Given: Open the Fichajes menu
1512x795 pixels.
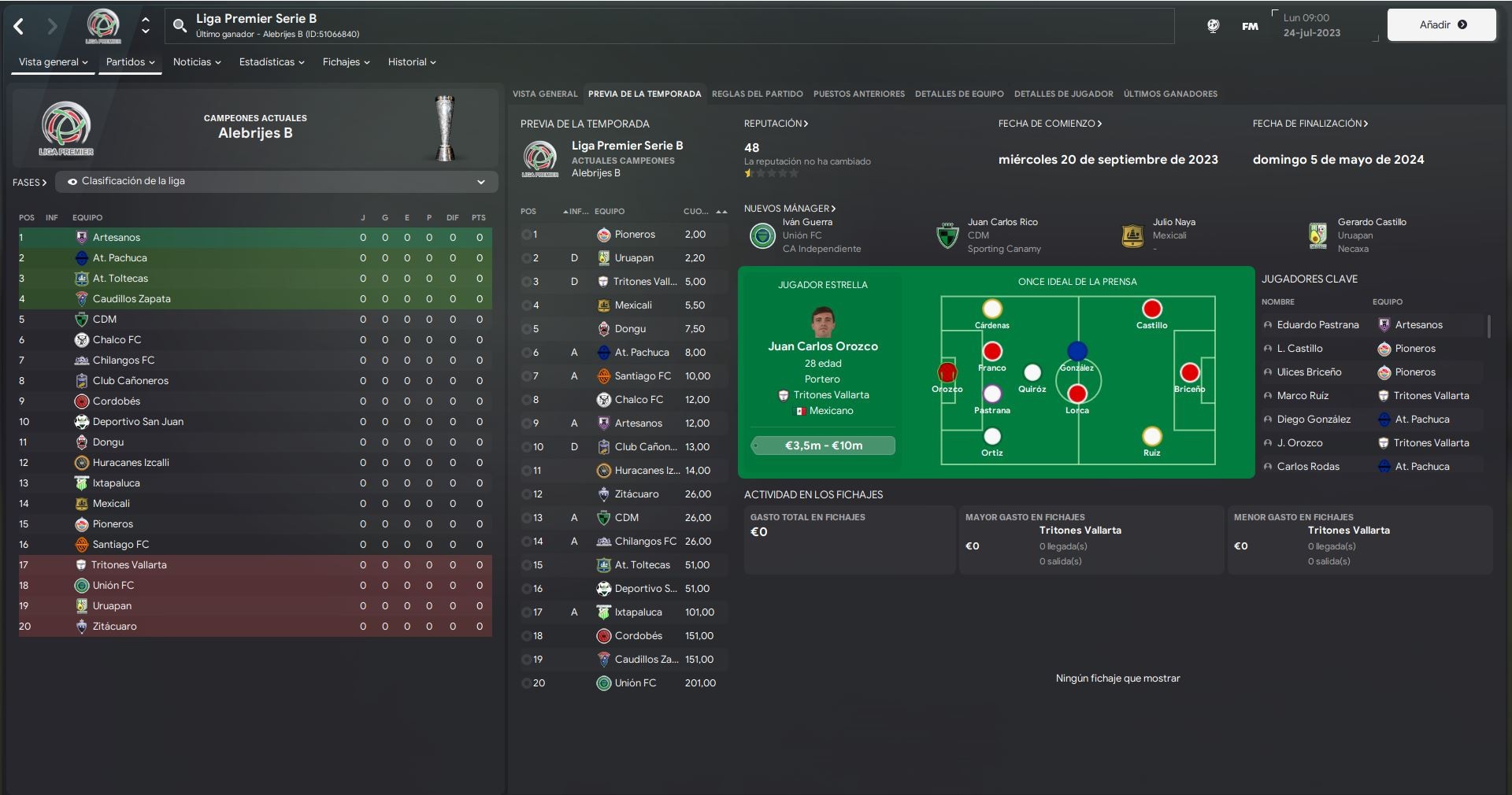Looking at the screenshot, I should tap(346, 62).
